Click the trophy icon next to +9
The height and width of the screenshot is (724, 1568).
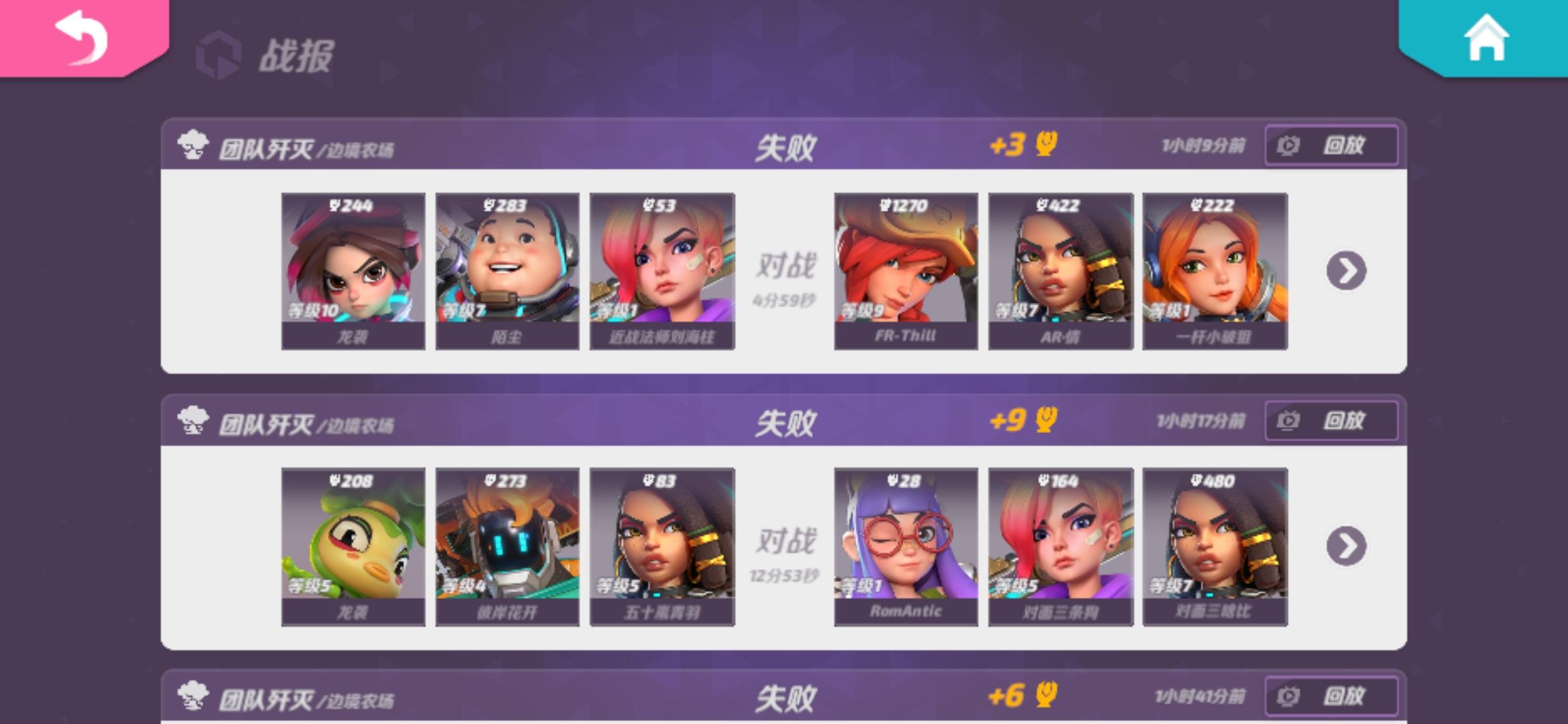pos(1046,420)
